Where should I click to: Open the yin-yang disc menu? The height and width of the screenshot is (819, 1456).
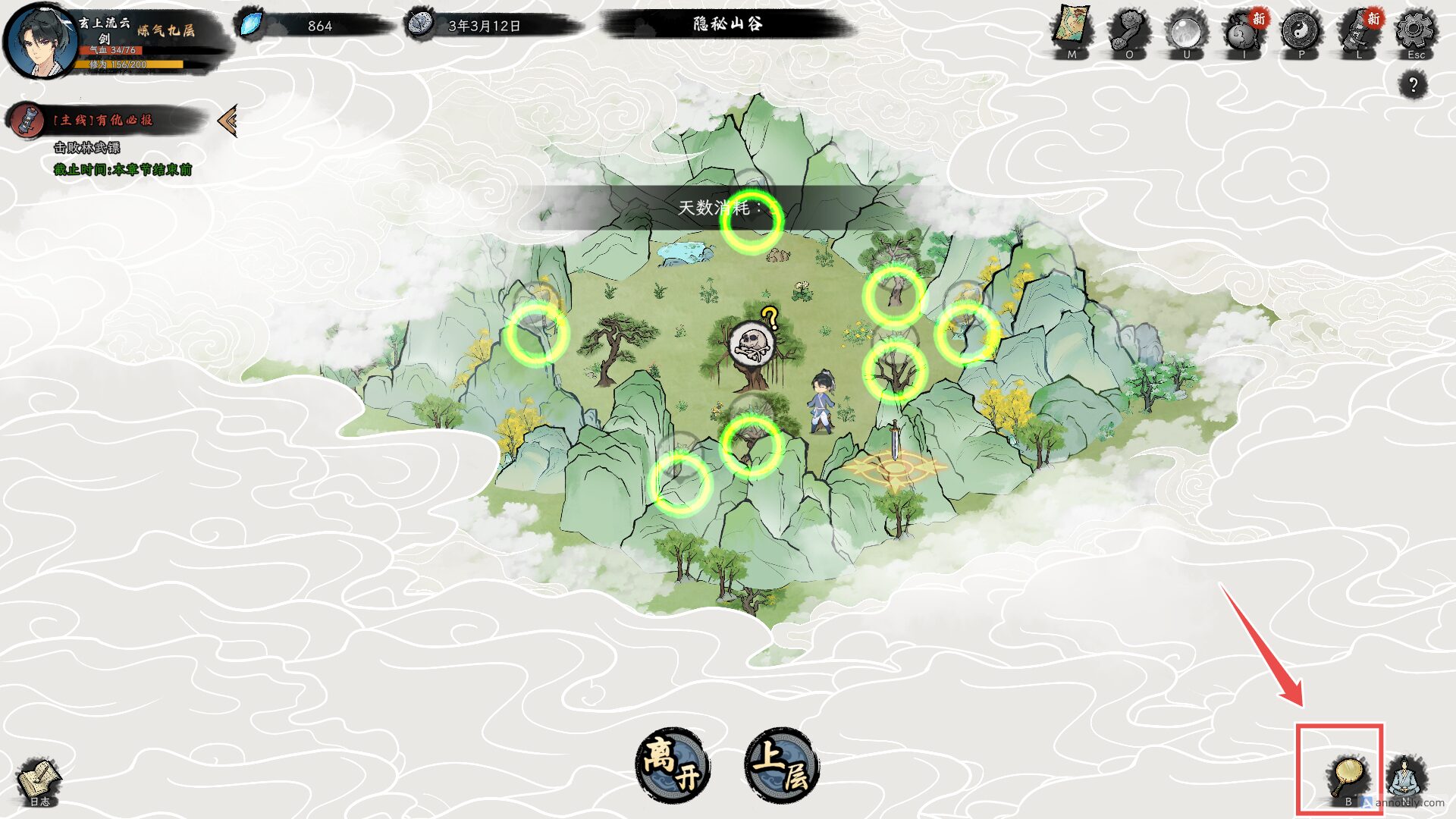click(1301, 32)
